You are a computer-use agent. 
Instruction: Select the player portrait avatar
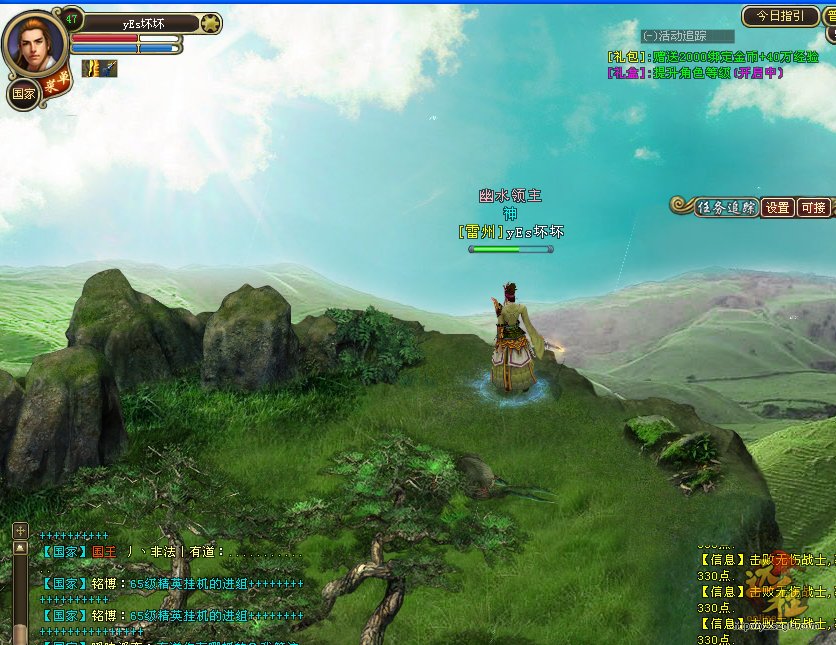point(34,42)
